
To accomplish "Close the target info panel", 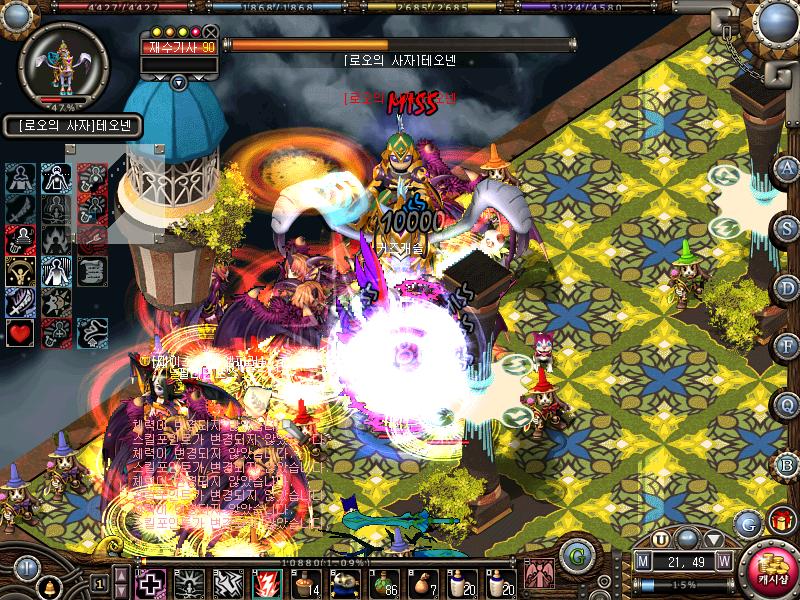I will [211, 32].
